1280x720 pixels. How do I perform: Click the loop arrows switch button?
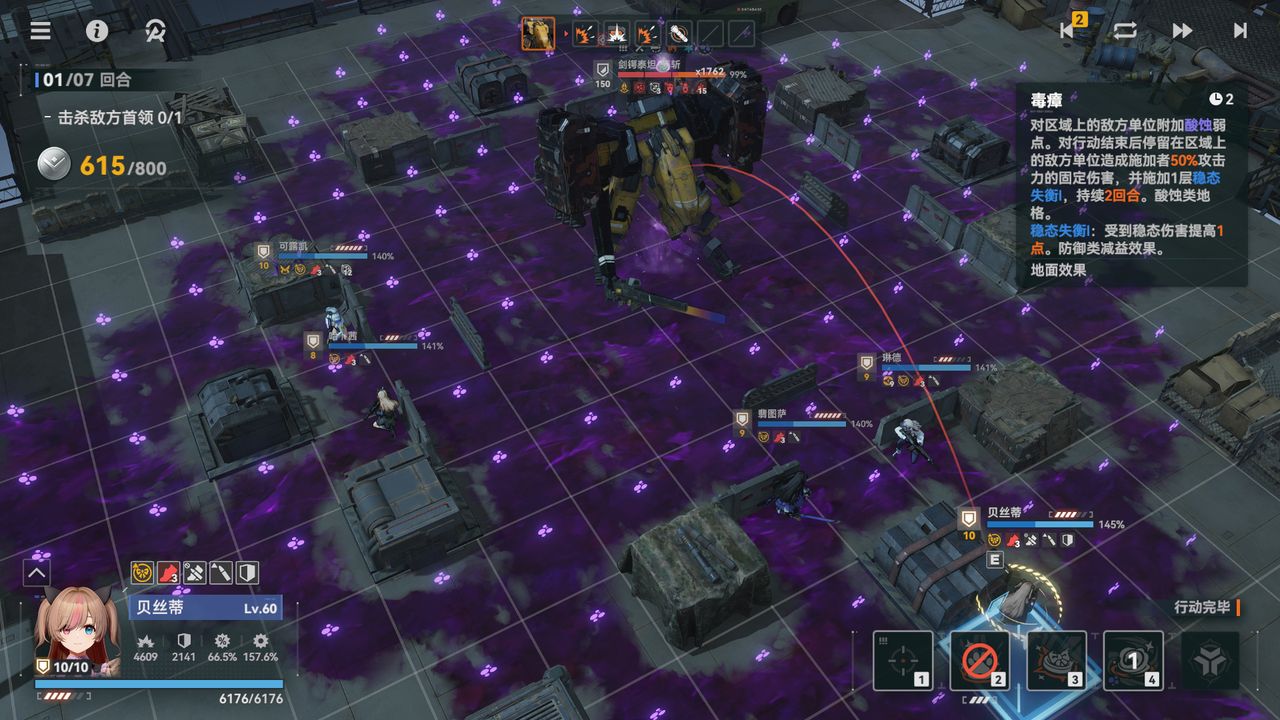point(1125,30)
